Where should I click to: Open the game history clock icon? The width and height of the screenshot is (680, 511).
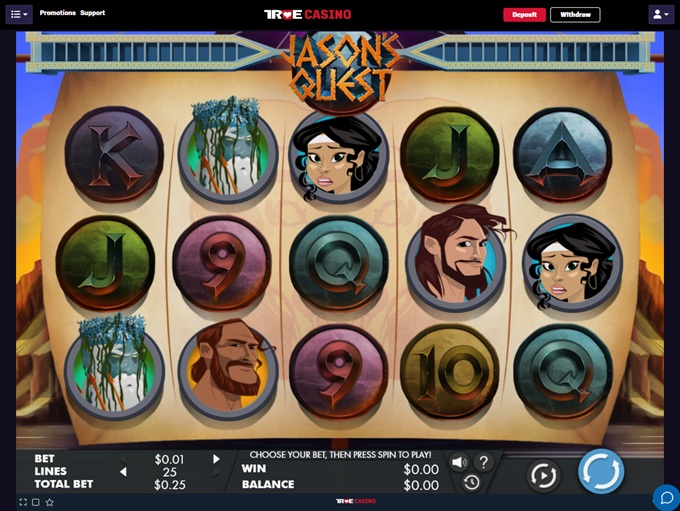(471, 483)
